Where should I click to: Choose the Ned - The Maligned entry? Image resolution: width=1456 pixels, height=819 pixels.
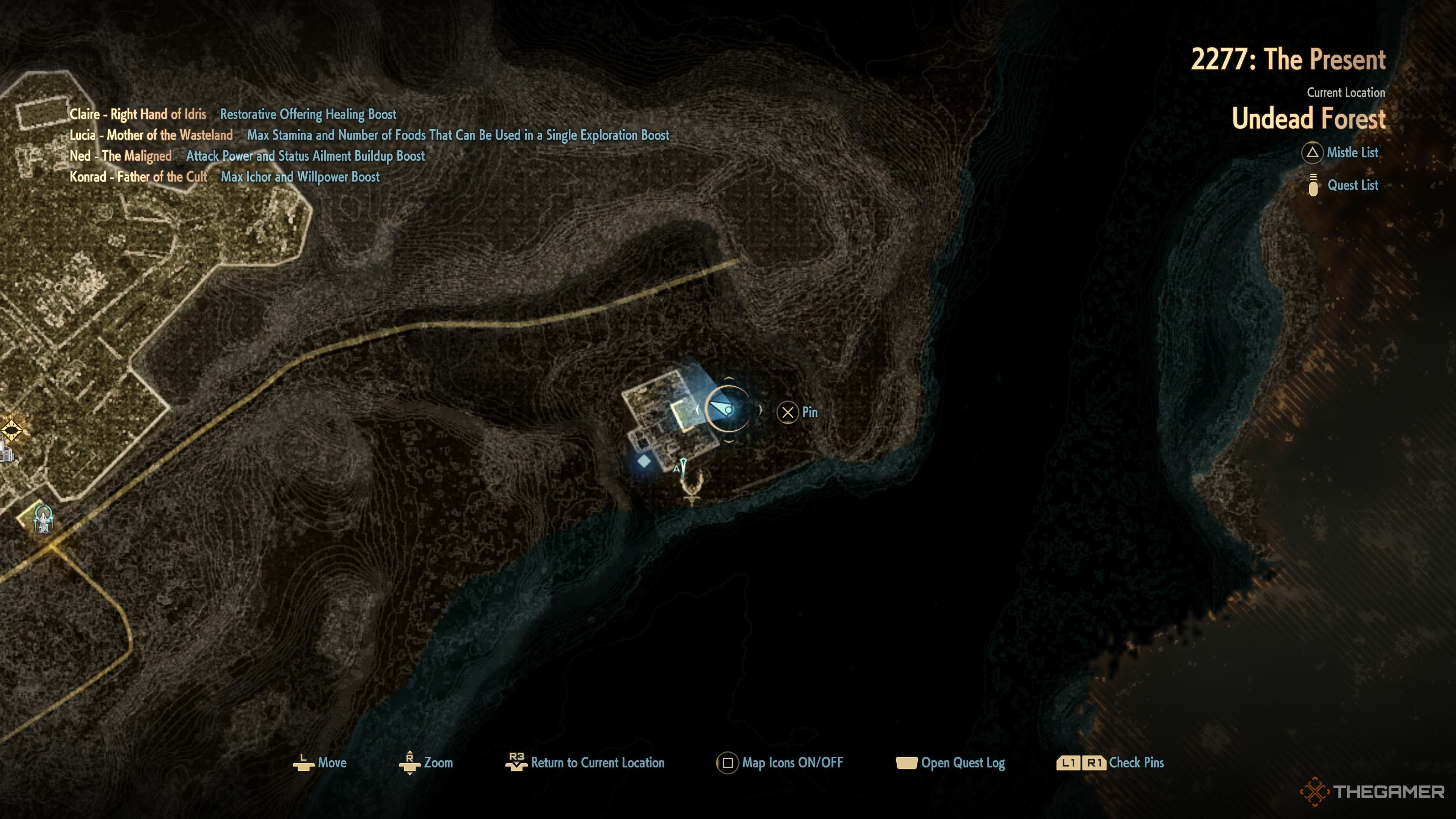click(x=121, y=157)
